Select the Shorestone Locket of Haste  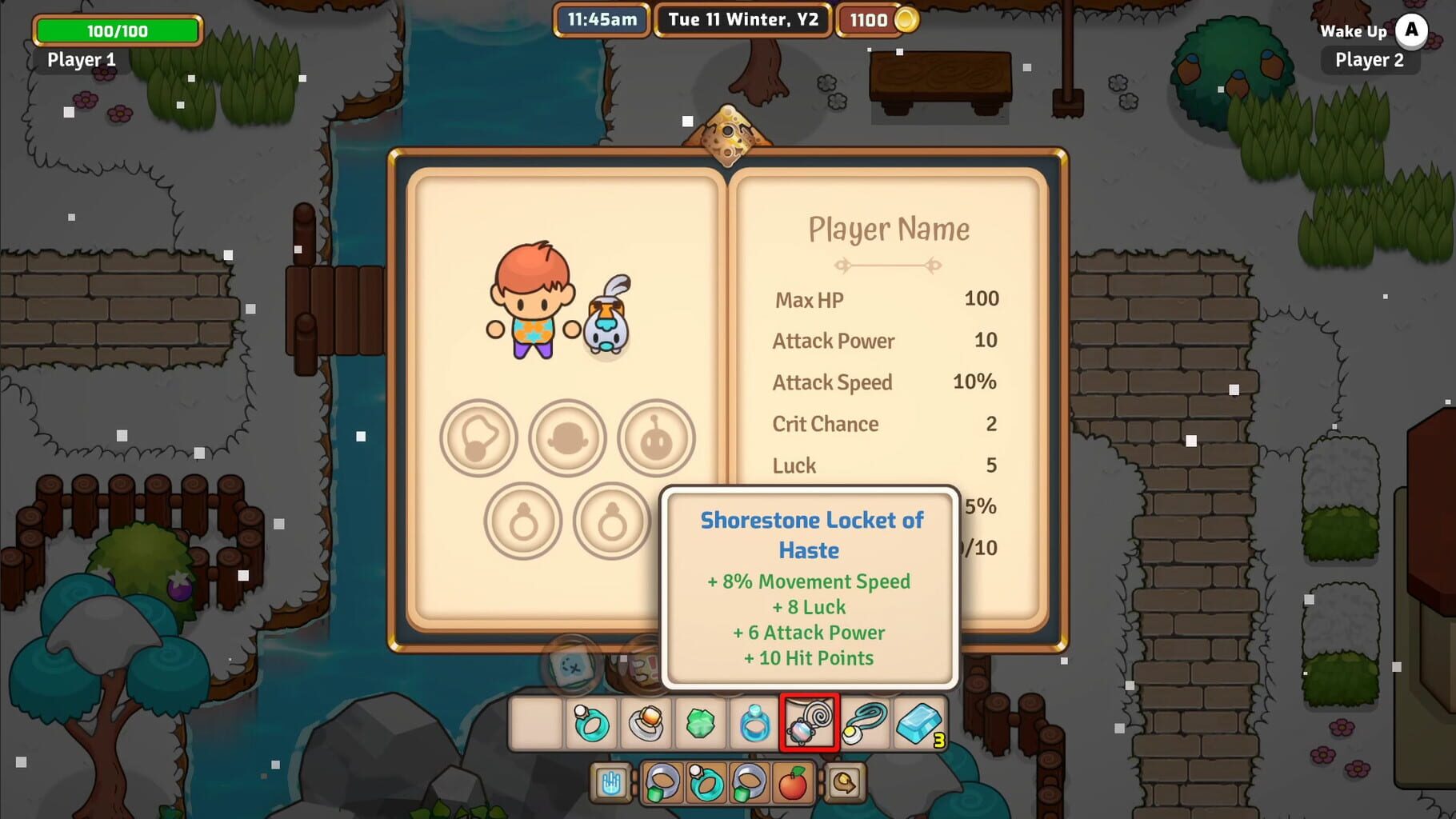(808, 722)
